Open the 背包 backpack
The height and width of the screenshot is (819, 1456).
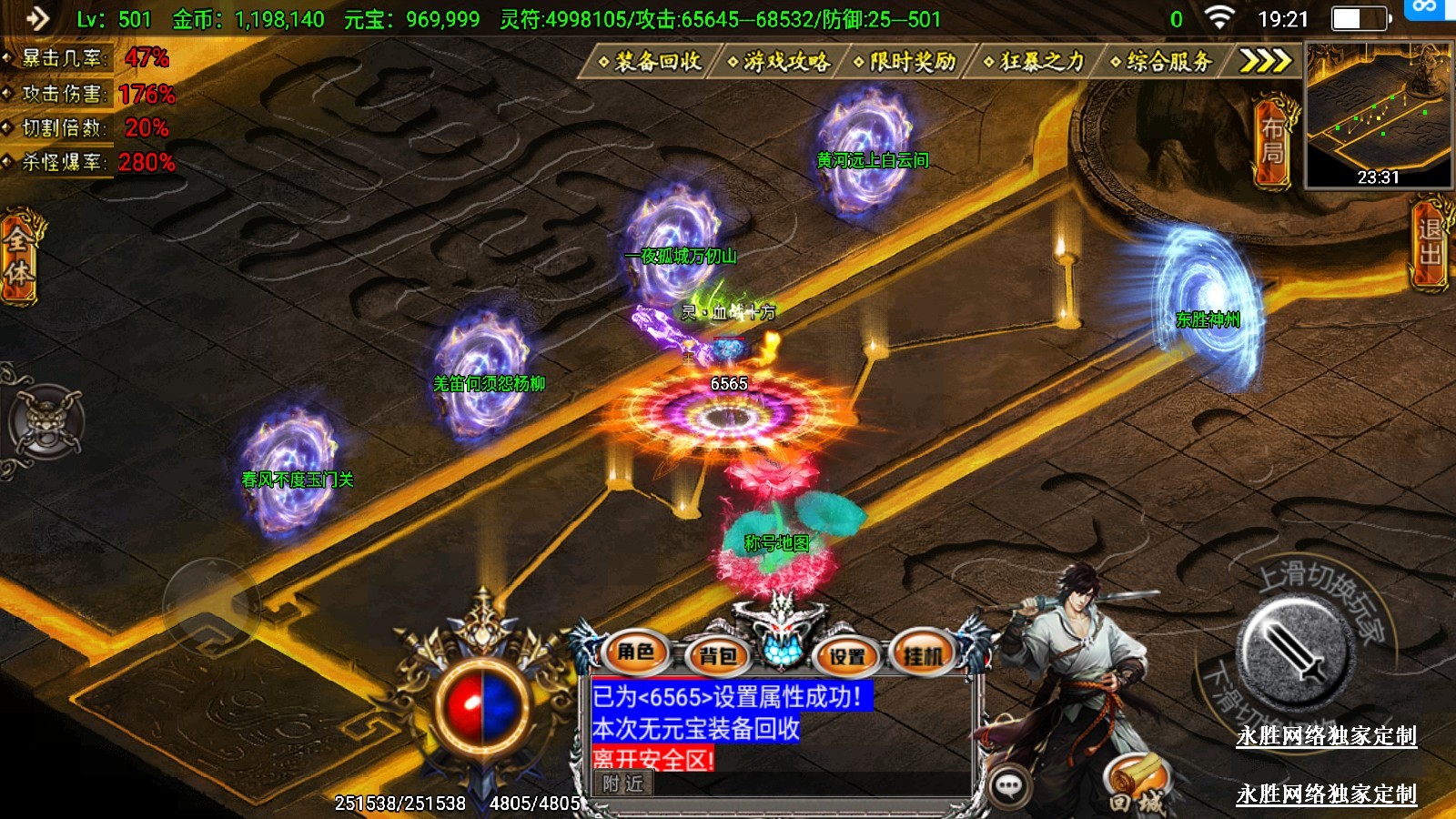point(718,655)
